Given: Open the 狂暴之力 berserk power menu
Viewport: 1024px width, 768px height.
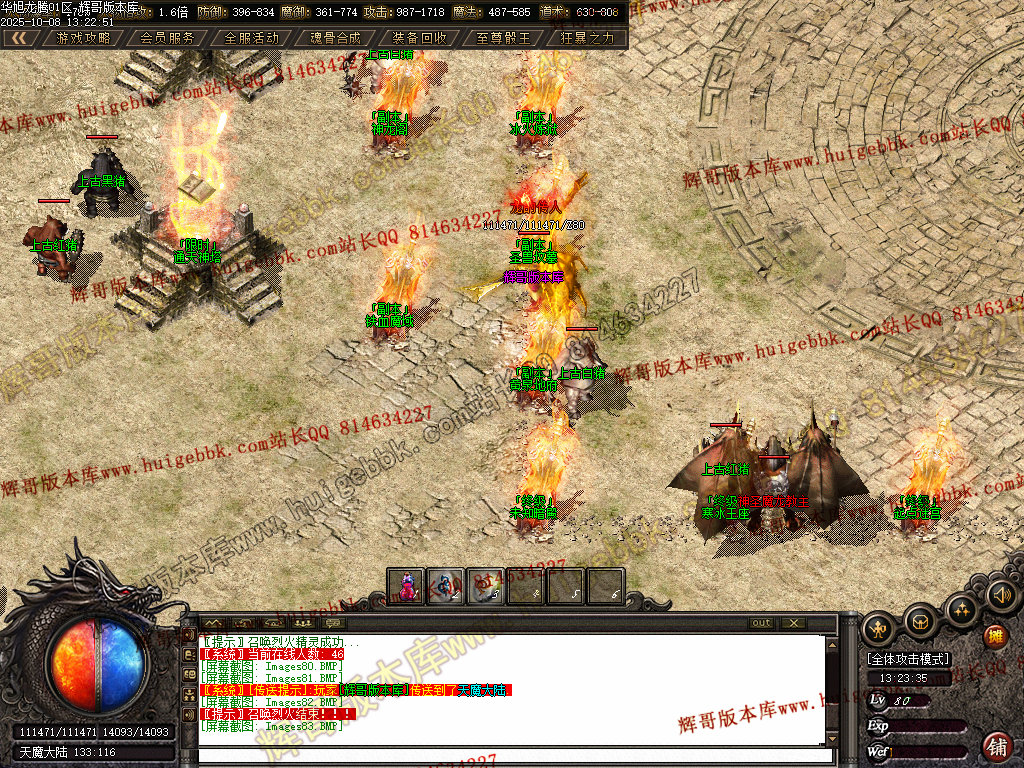Looking at the screenshot, I should pyautogui.click(x=588, y=38).
